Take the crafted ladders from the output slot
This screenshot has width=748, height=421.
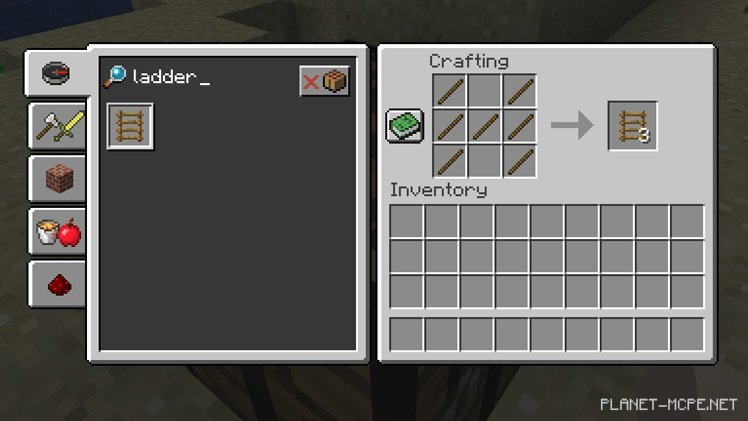coord(633,126)
